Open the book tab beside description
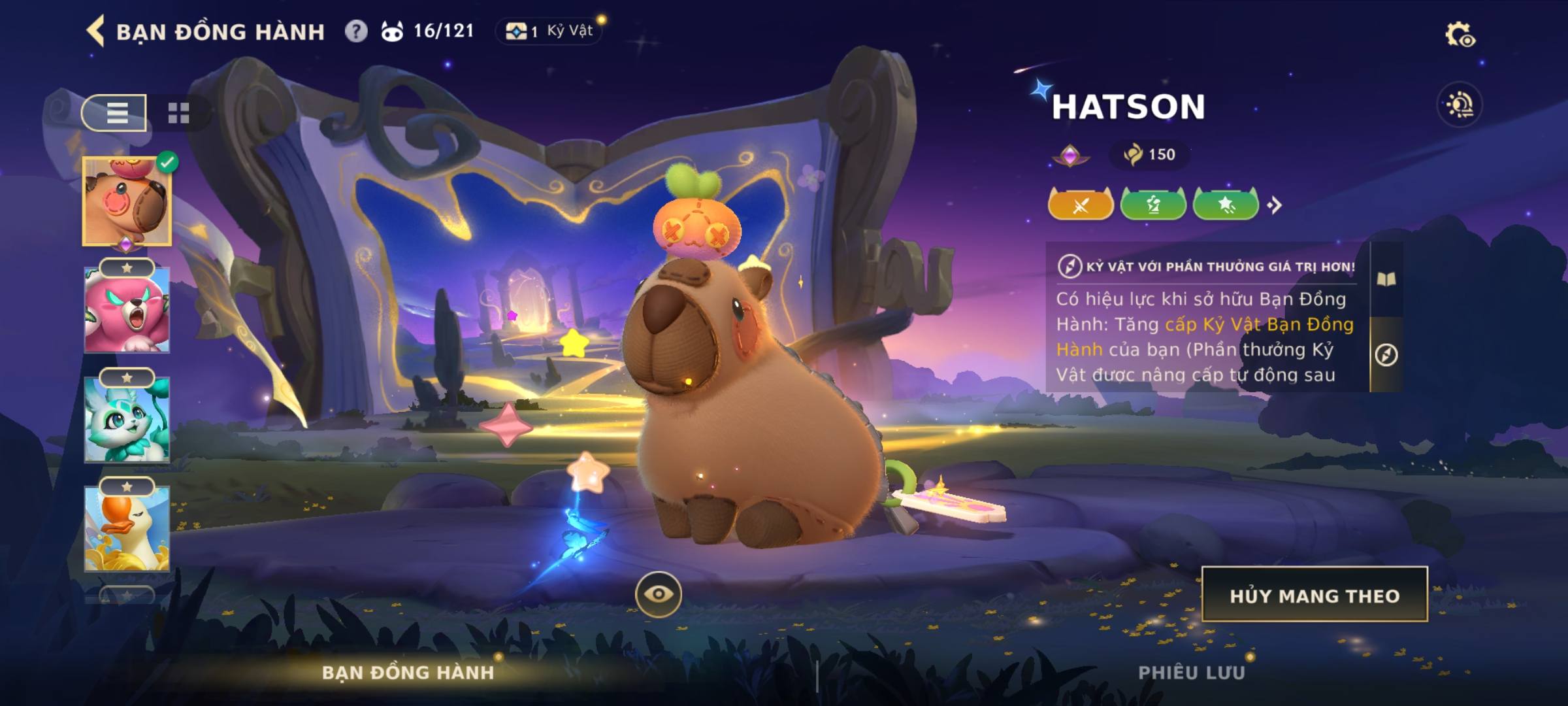Viewport: 1568px width, 706px height. 1386,280
